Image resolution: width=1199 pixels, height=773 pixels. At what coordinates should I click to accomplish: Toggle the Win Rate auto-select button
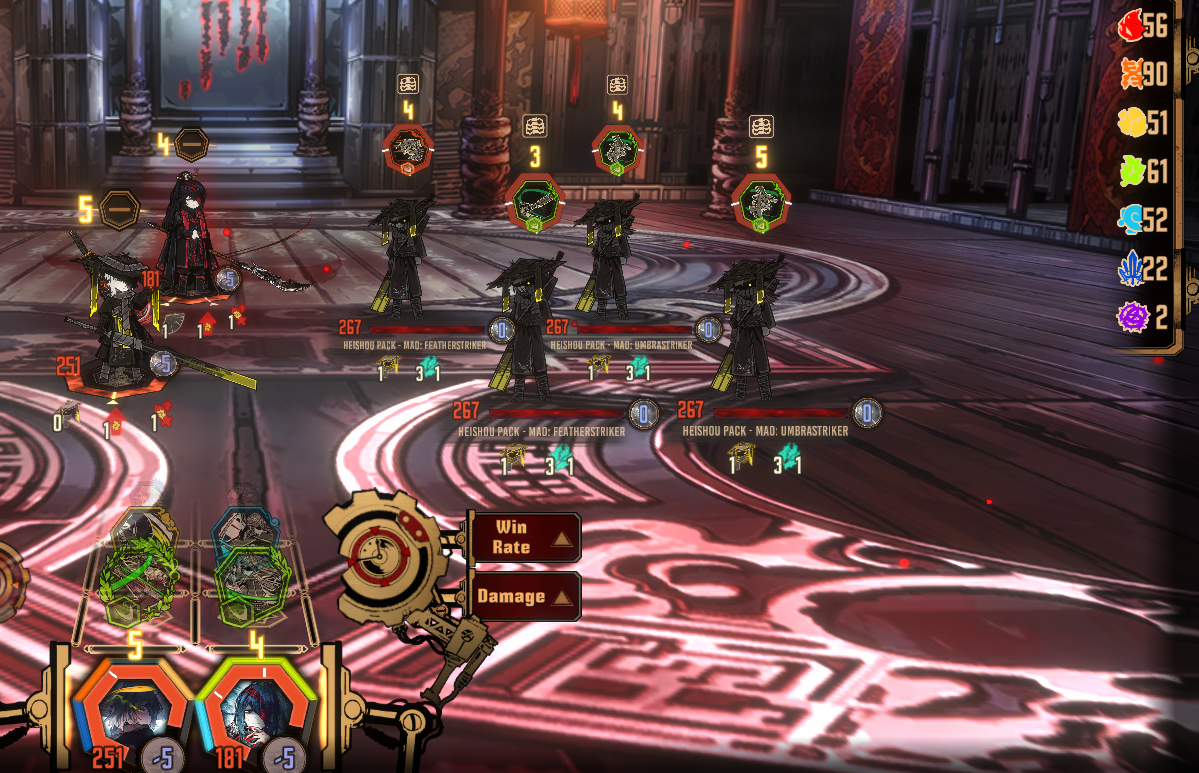click(523, 537)
